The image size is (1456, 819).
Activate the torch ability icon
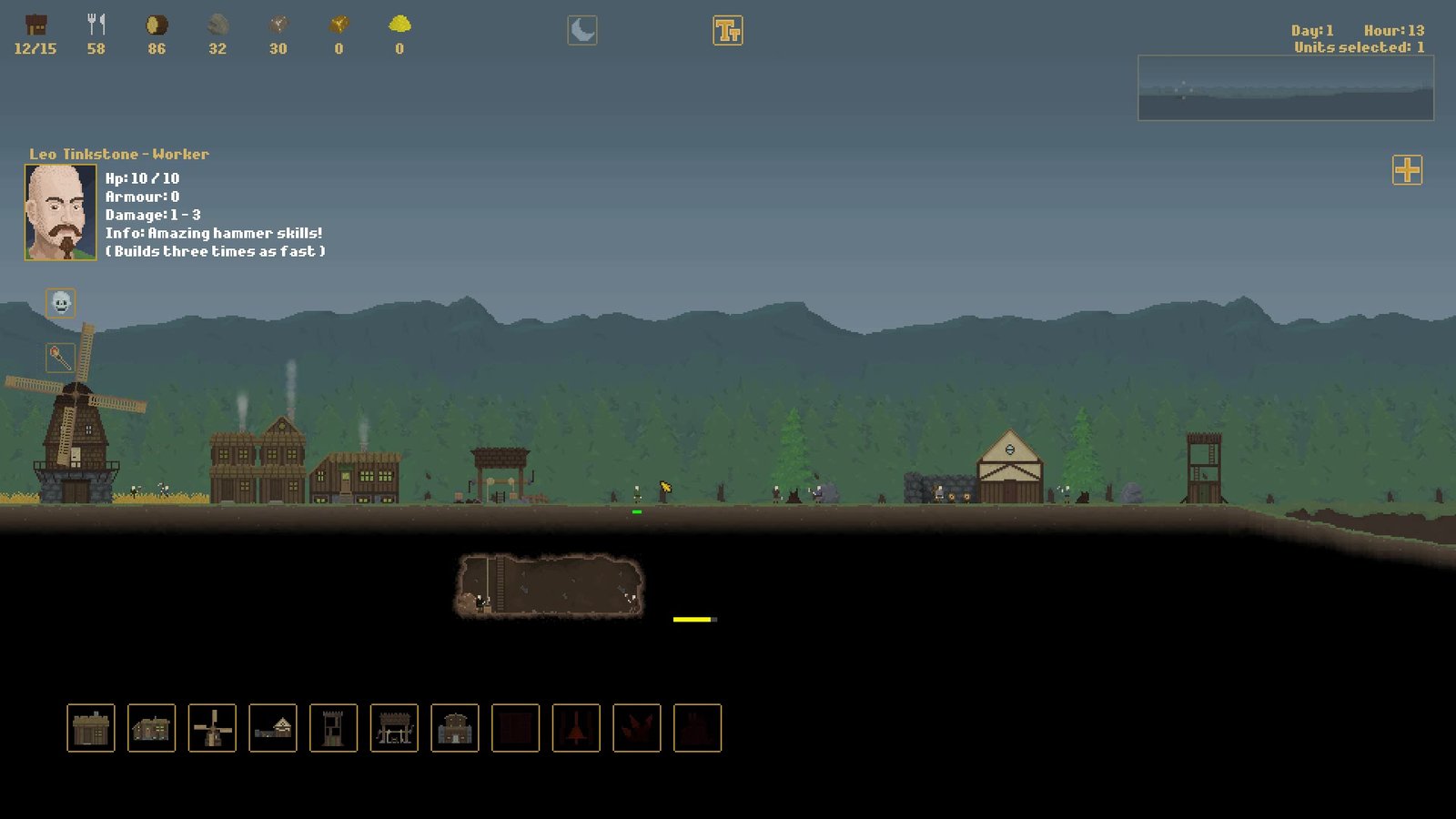pyautogui.click(x=59, y=355)
